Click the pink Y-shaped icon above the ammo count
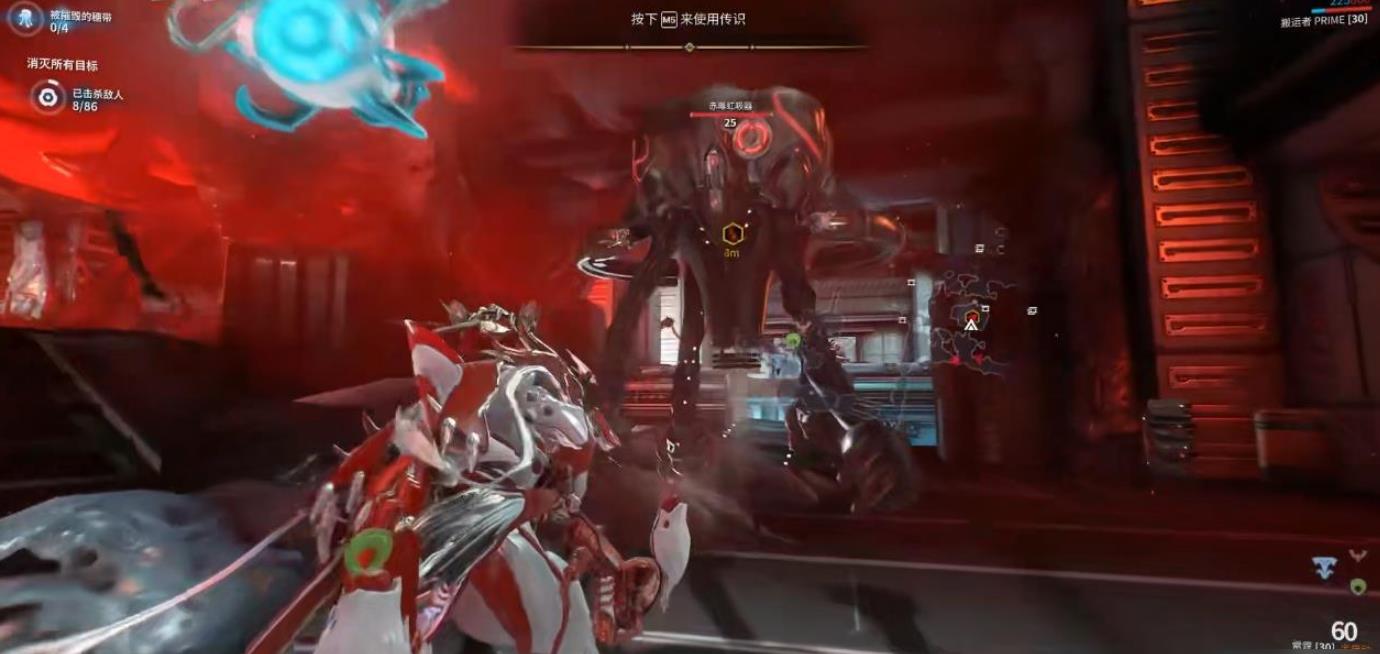The height and width of the screenshot is (654, 1380). click(1357, 555)
